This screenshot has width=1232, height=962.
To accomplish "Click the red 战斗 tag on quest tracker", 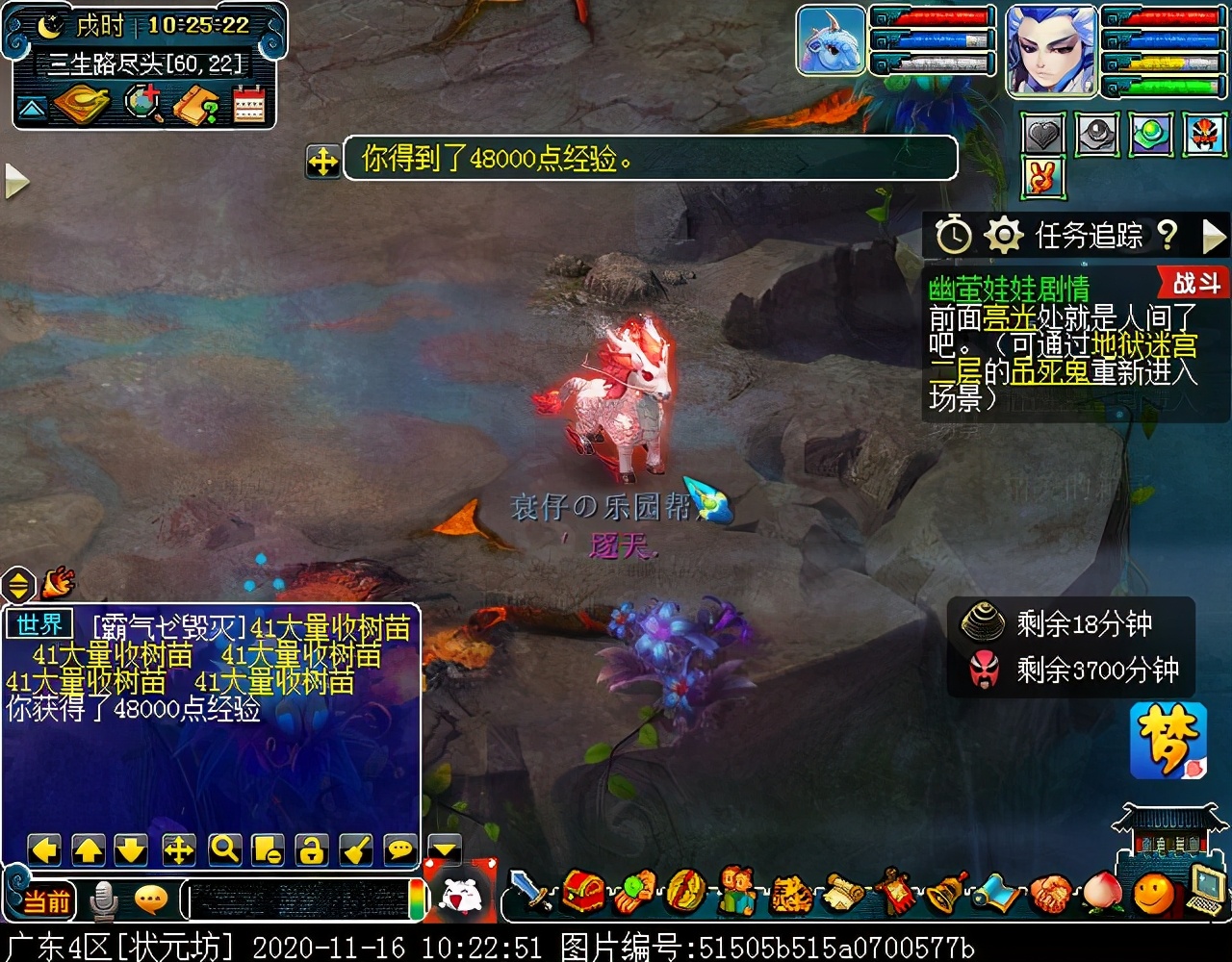I will [x=1194, y=284].
